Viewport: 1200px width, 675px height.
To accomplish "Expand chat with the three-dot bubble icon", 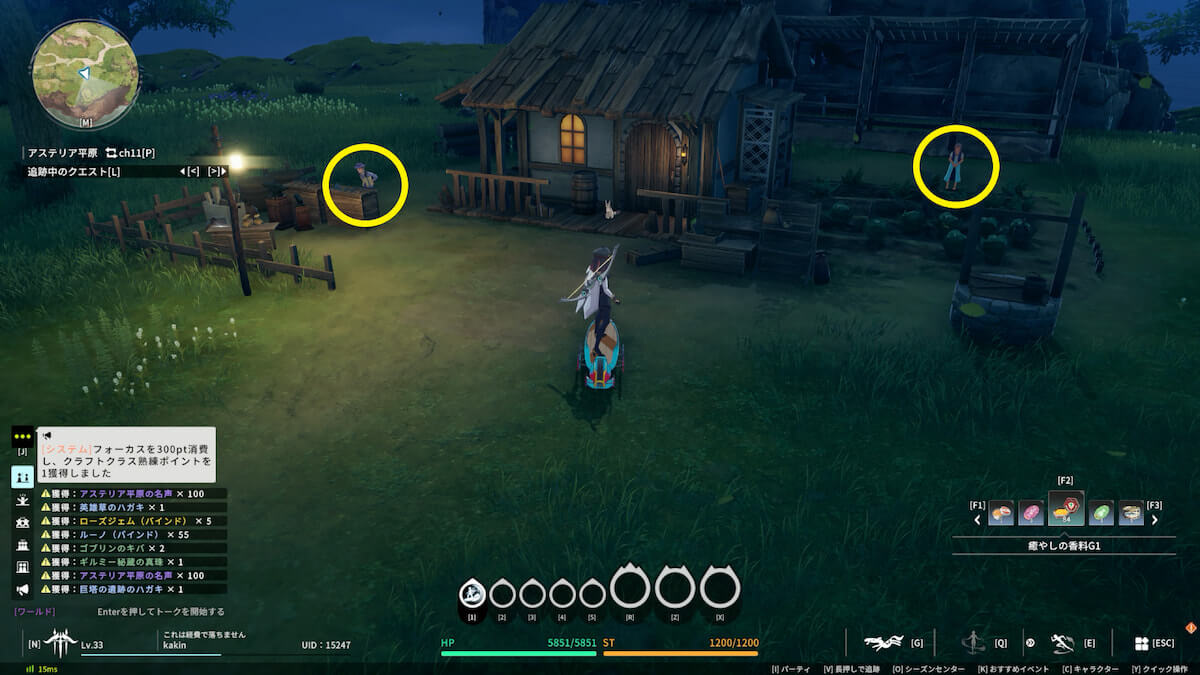I will coord(22,437).
